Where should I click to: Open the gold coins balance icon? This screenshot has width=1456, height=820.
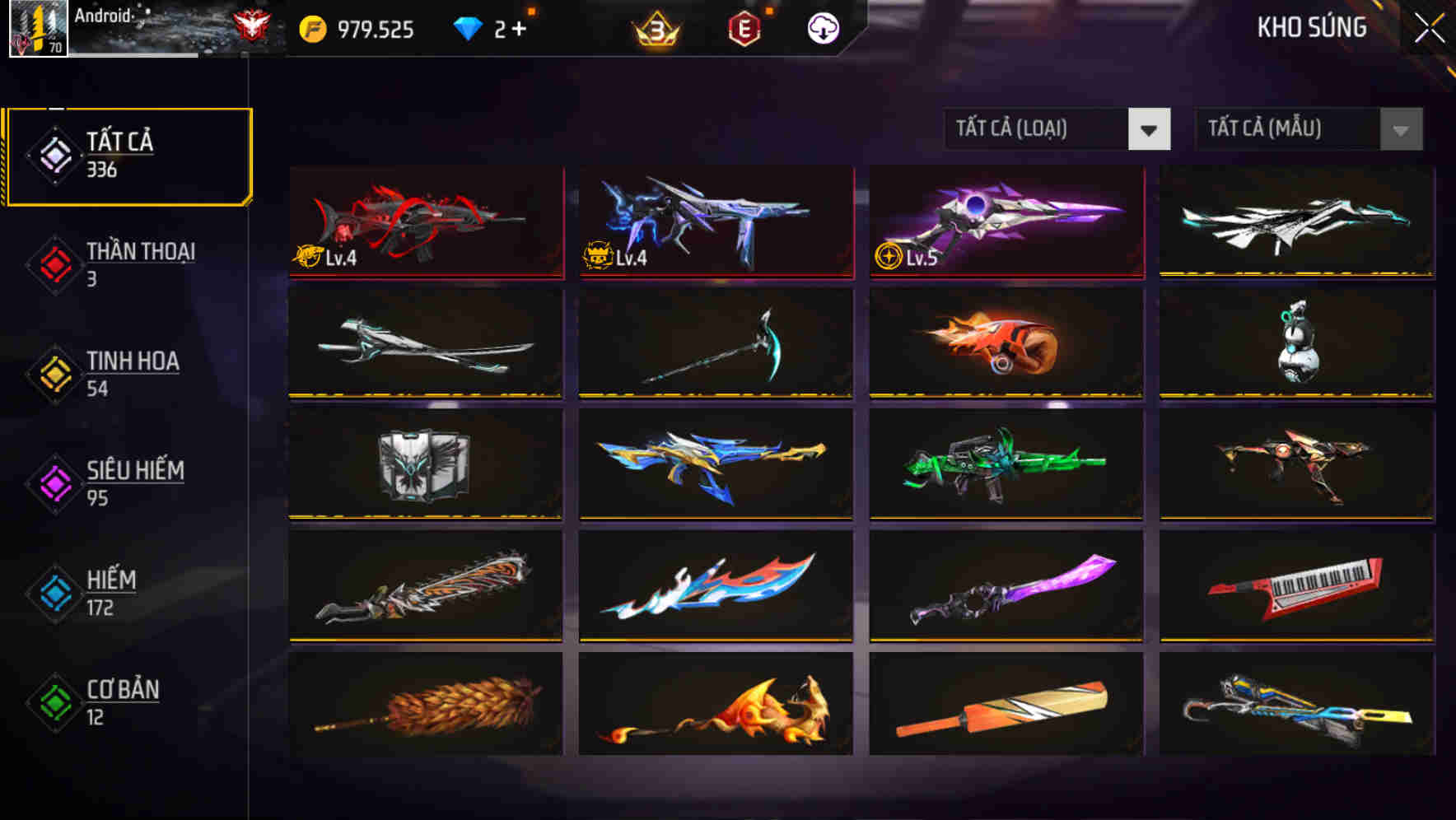point(312,27)
